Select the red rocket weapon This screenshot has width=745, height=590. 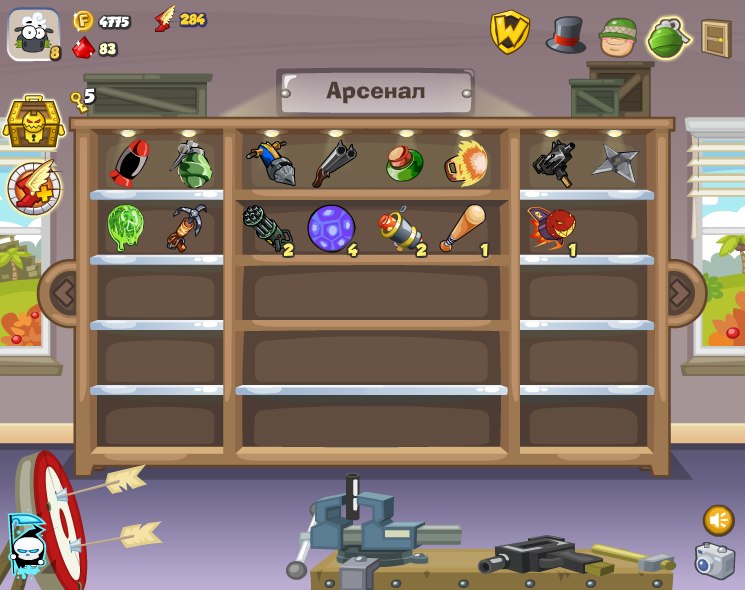[129, 162]
